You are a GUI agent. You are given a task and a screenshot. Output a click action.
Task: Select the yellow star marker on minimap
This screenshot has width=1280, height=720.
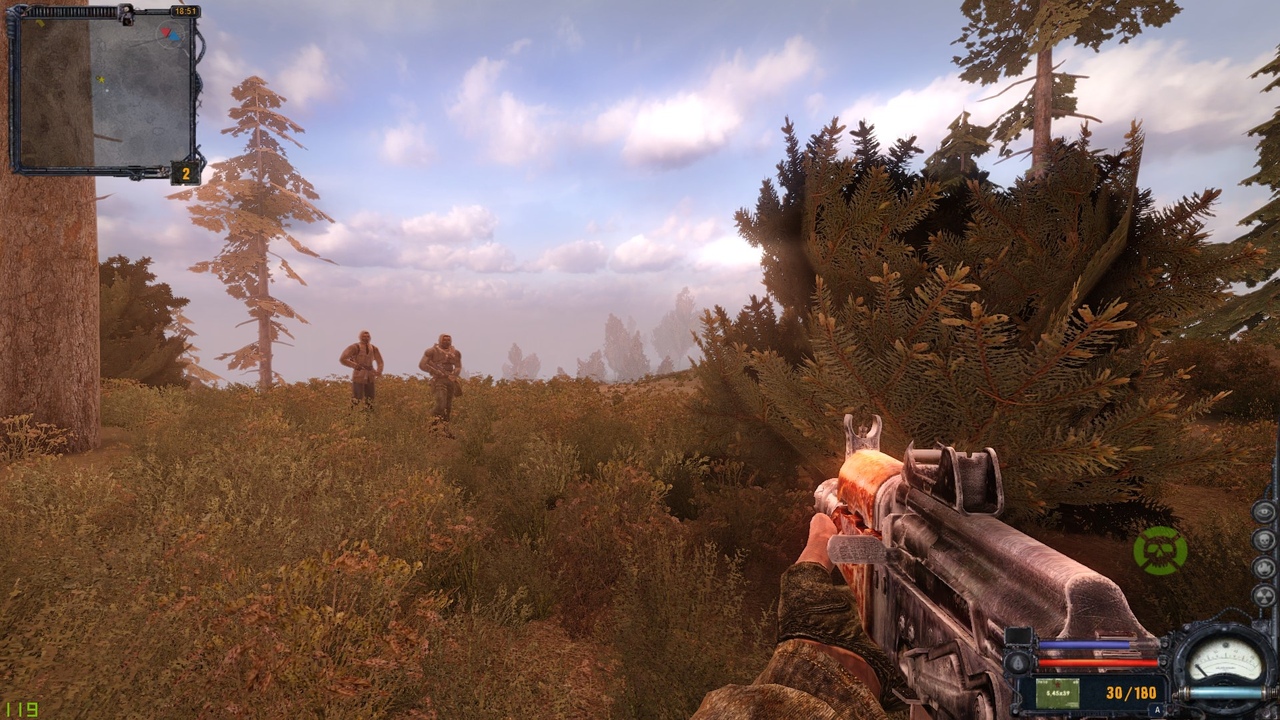pos(100,79)
